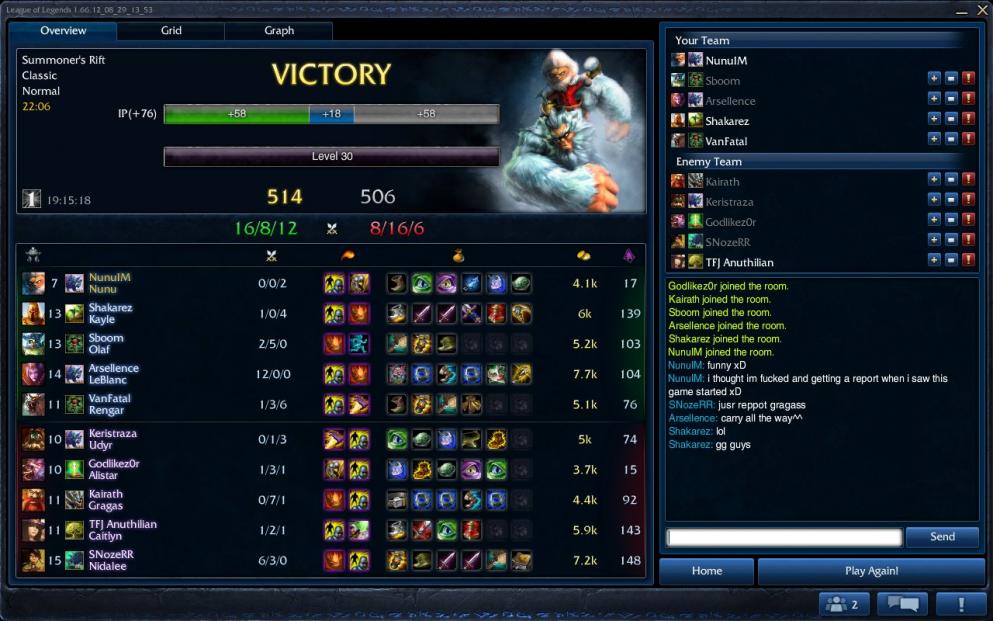Viewport: 993px width, 621px height.
Task: Add Sboom as a friend with plus button
Action: pyautogui.click(x=933, y=80)
